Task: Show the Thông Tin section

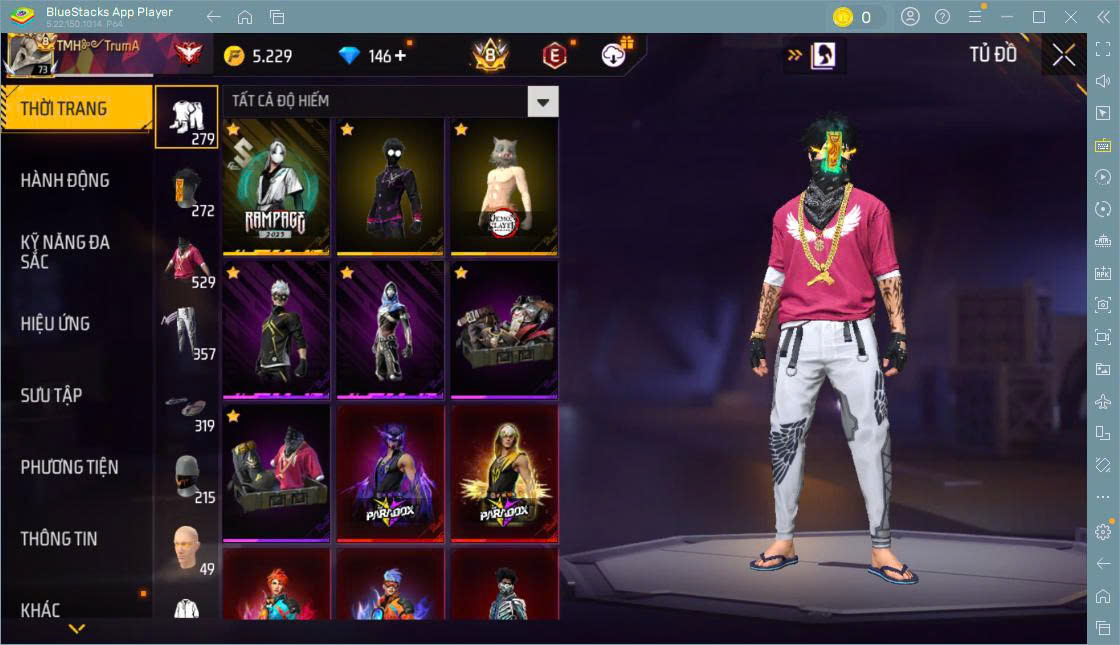Action: (x=59, y=539)
